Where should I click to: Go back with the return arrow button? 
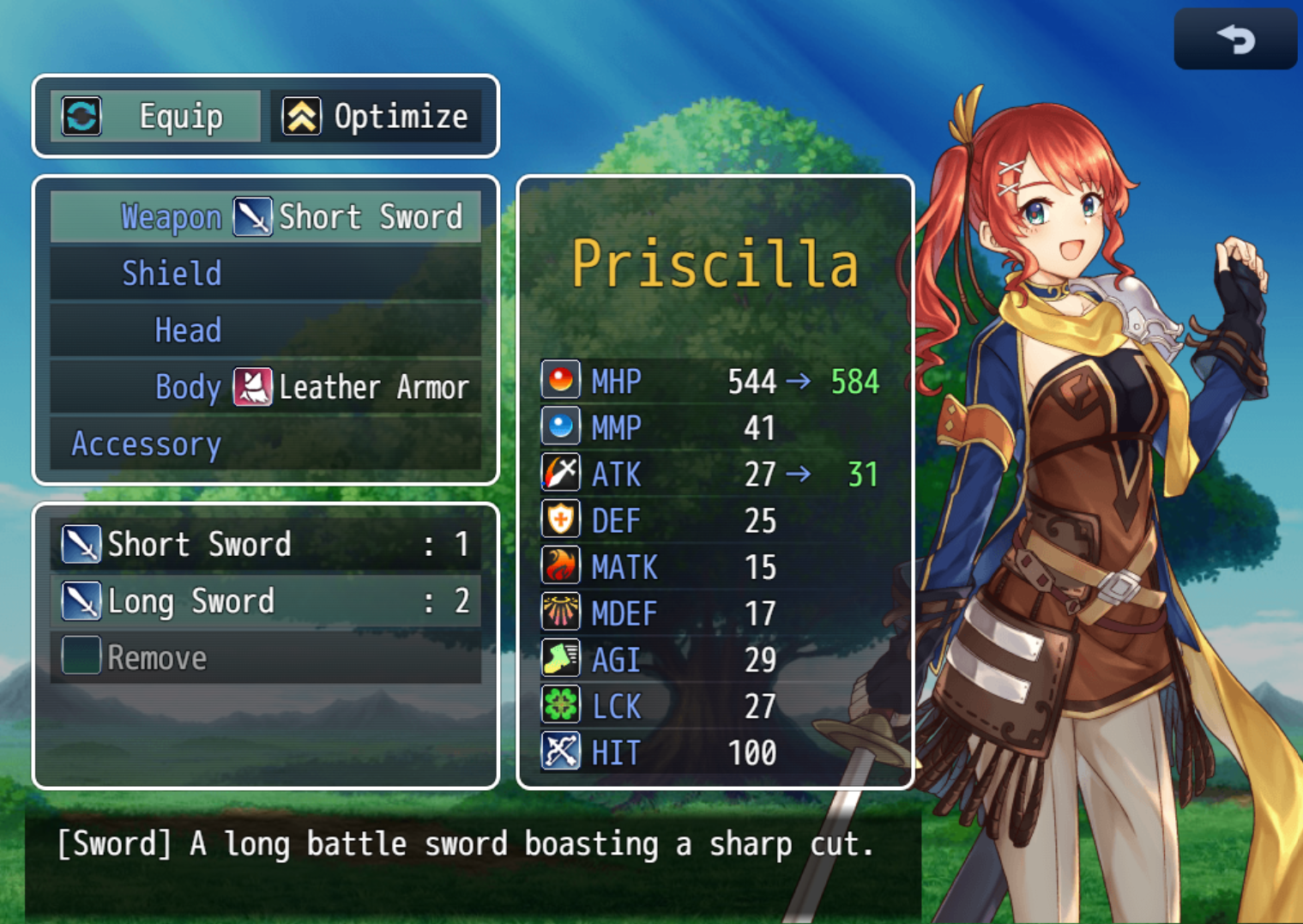tap(1234, 39)
